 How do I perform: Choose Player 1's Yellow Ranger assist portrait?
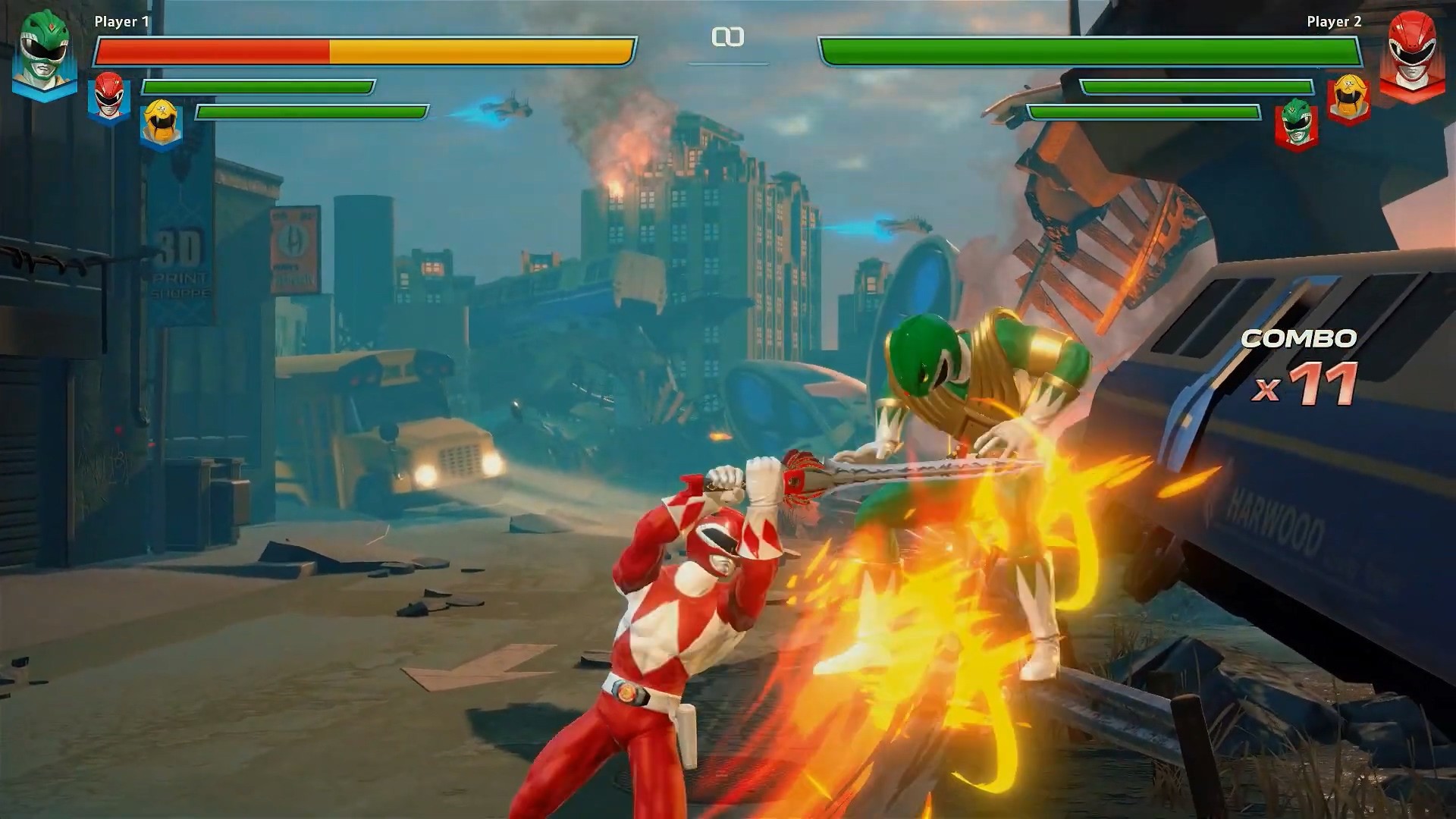(161, 123)
